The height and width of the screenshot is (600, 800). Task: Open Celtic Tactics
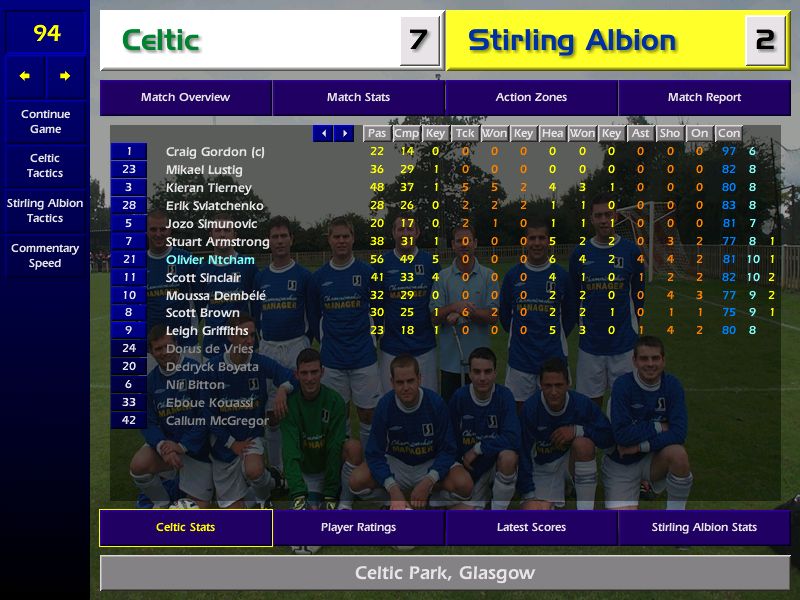[x=45, y=166]
